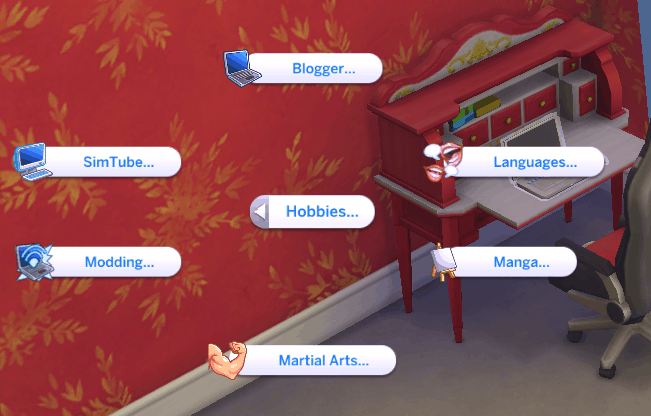Choose the Martial Arts... option

[x=322, y=360]
